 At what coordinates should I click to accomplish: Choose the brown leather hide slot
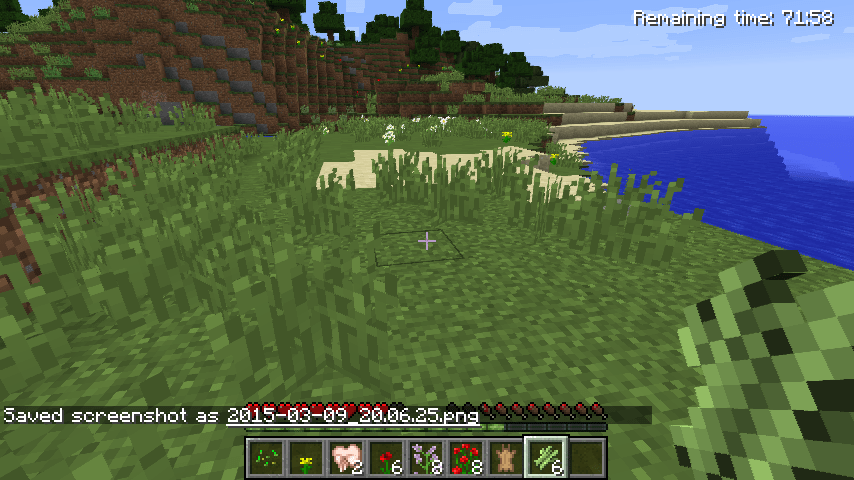coord(506,457)
